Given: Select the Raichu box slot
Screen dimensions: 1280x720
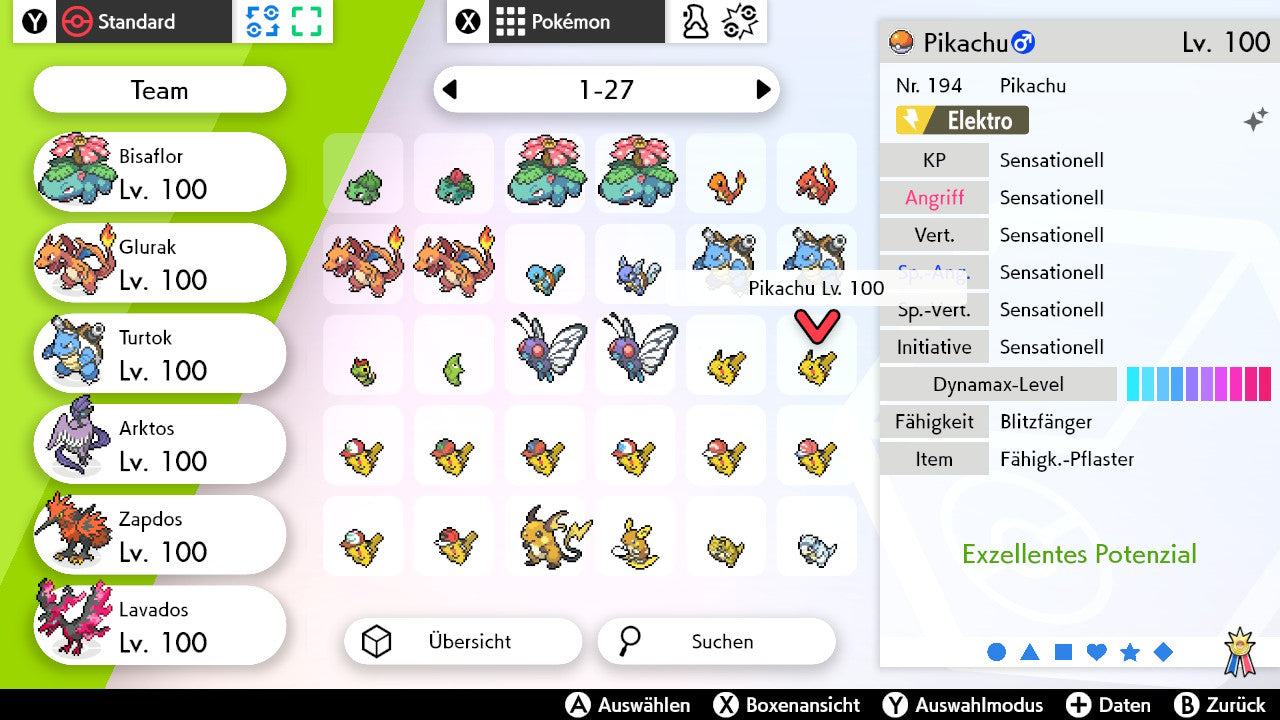Looking at the screenshot, I should click(x=545, y=537).
